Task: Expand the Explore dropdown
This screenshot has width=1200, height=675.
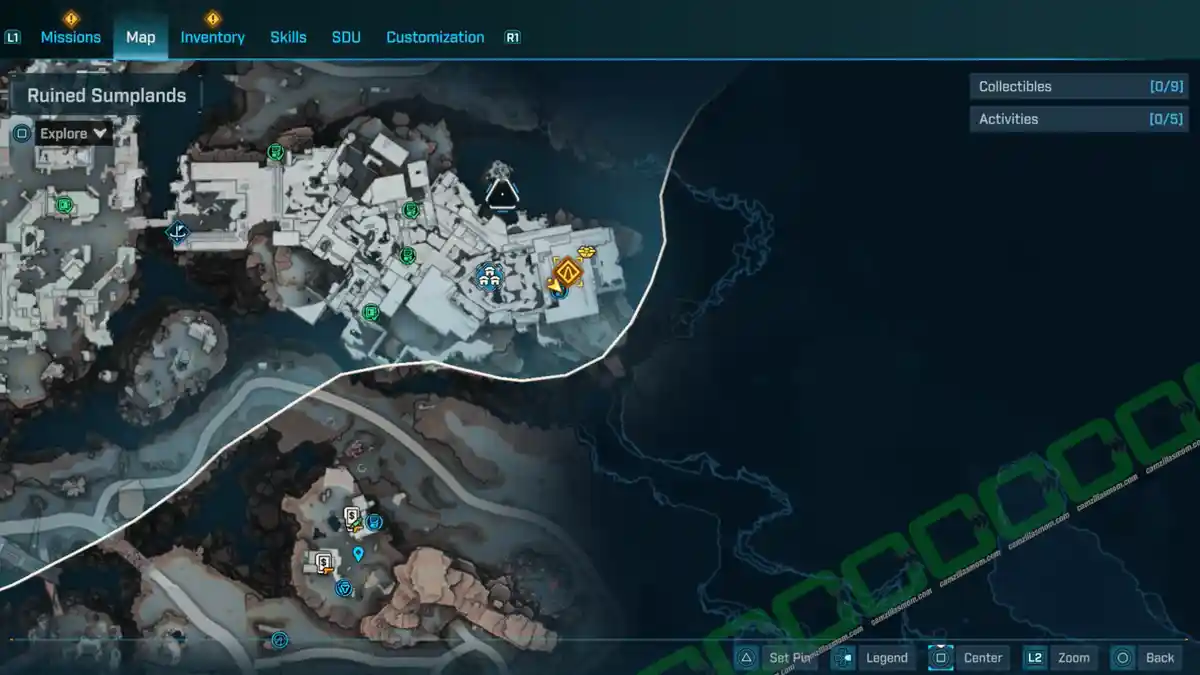Action: click(x=74, y=133)
